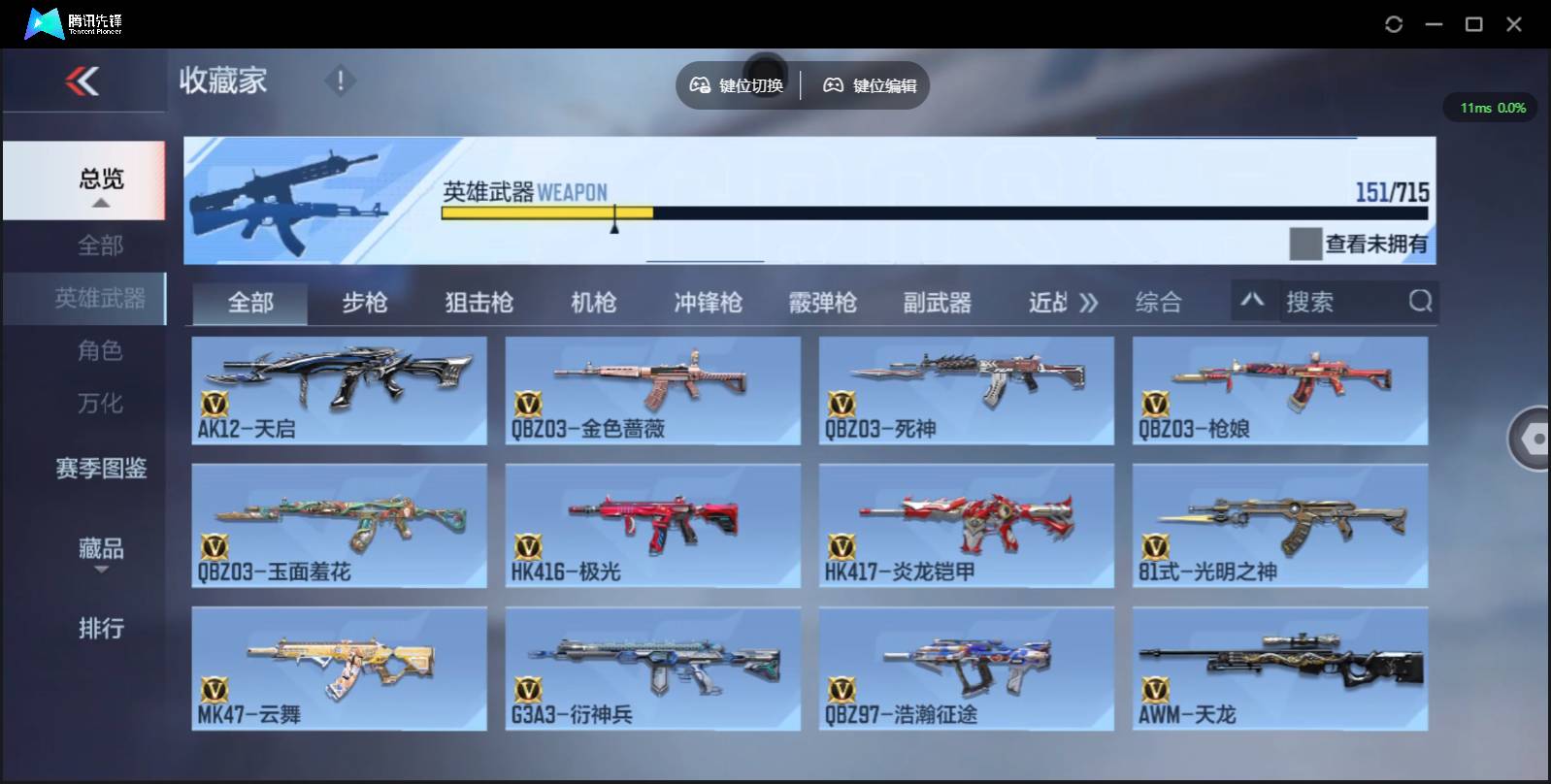1551x784 pixels.
Task: Open the AWM-天龙 weapon thumbnail
Action: tap(1279, 669)
